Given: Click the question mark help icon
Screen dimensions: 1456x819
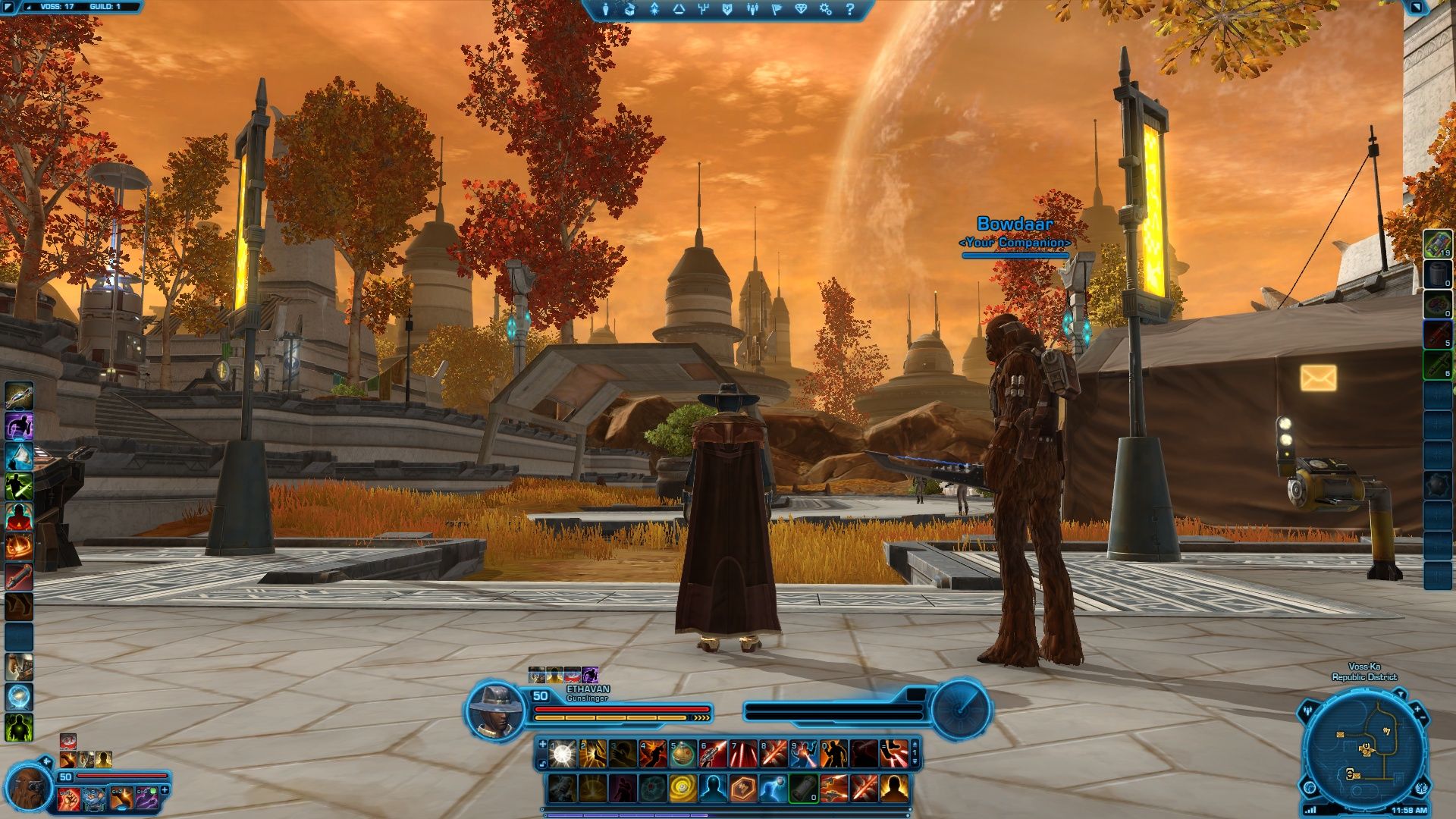Looking at the screenshot, I should (850, 9).
